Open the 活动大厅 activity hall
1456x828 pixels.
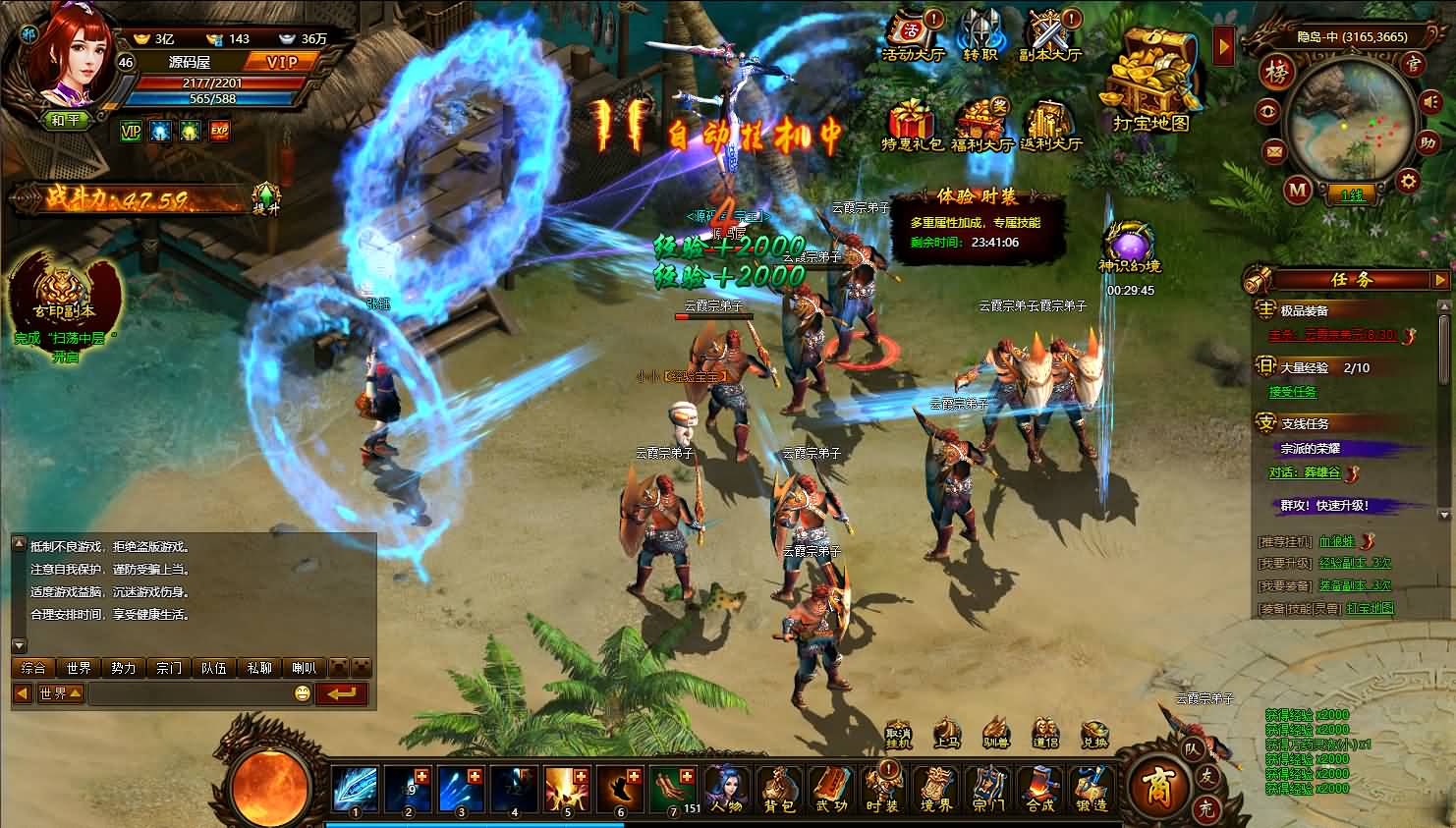pos(913,36)
